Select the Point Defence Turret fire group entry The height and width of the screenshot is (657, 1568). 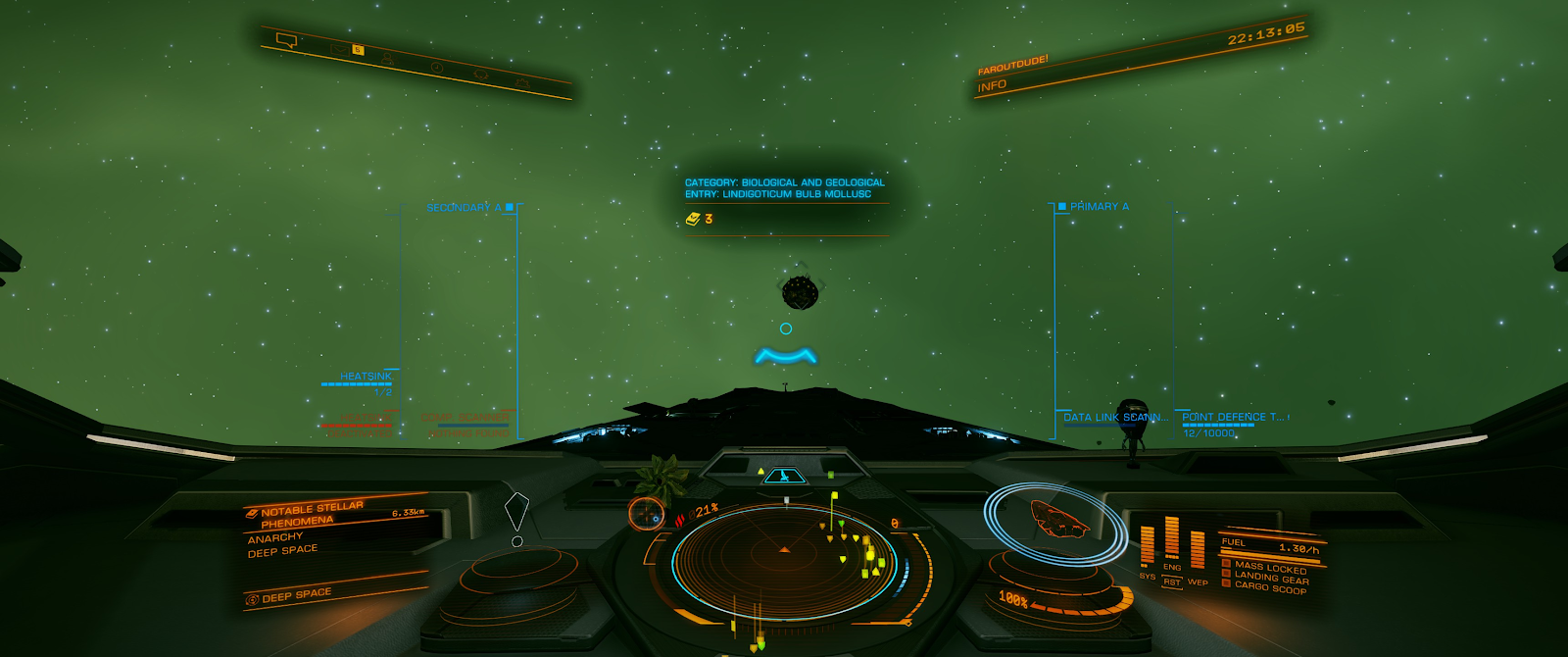coord(1233,418)
